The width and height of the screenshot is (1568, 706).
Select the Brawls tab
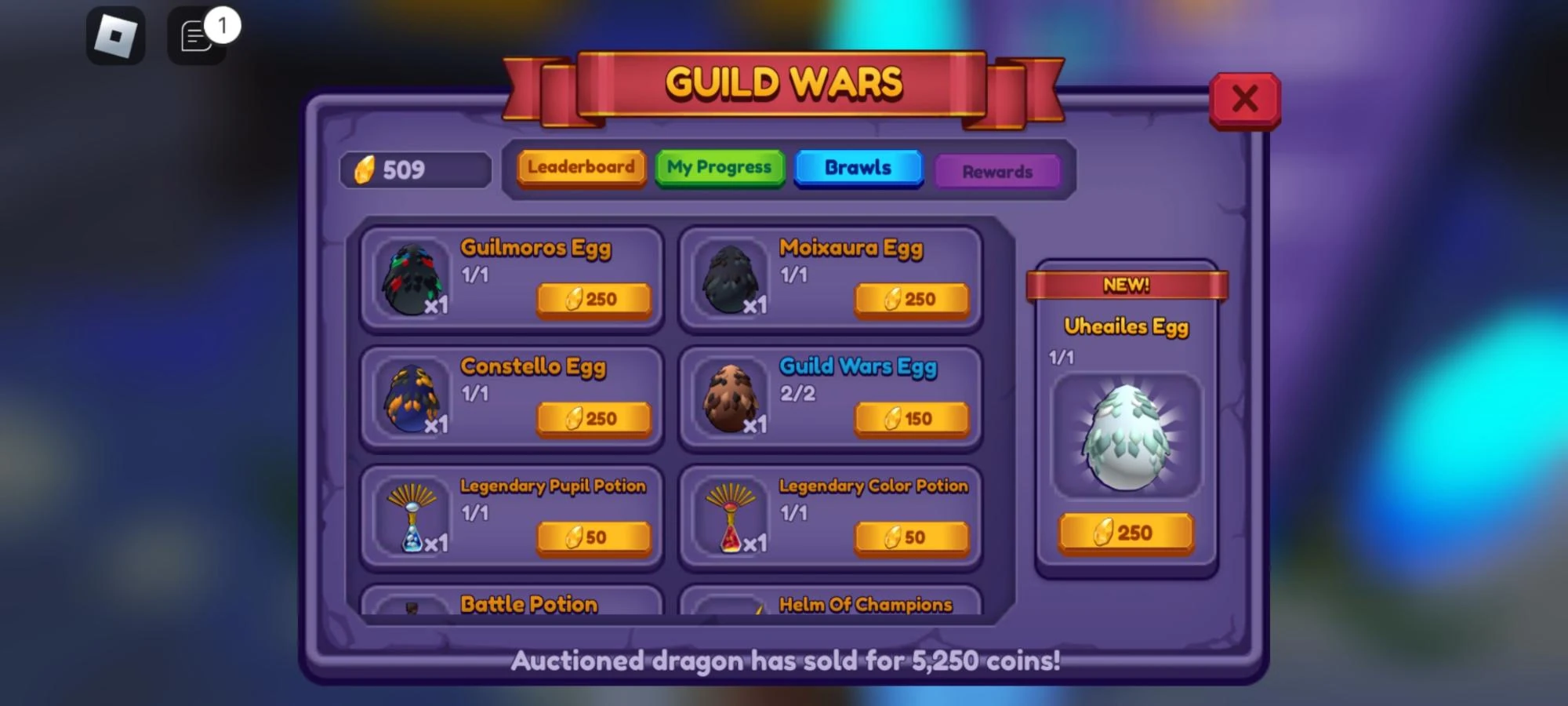click(x=858, y=167)
